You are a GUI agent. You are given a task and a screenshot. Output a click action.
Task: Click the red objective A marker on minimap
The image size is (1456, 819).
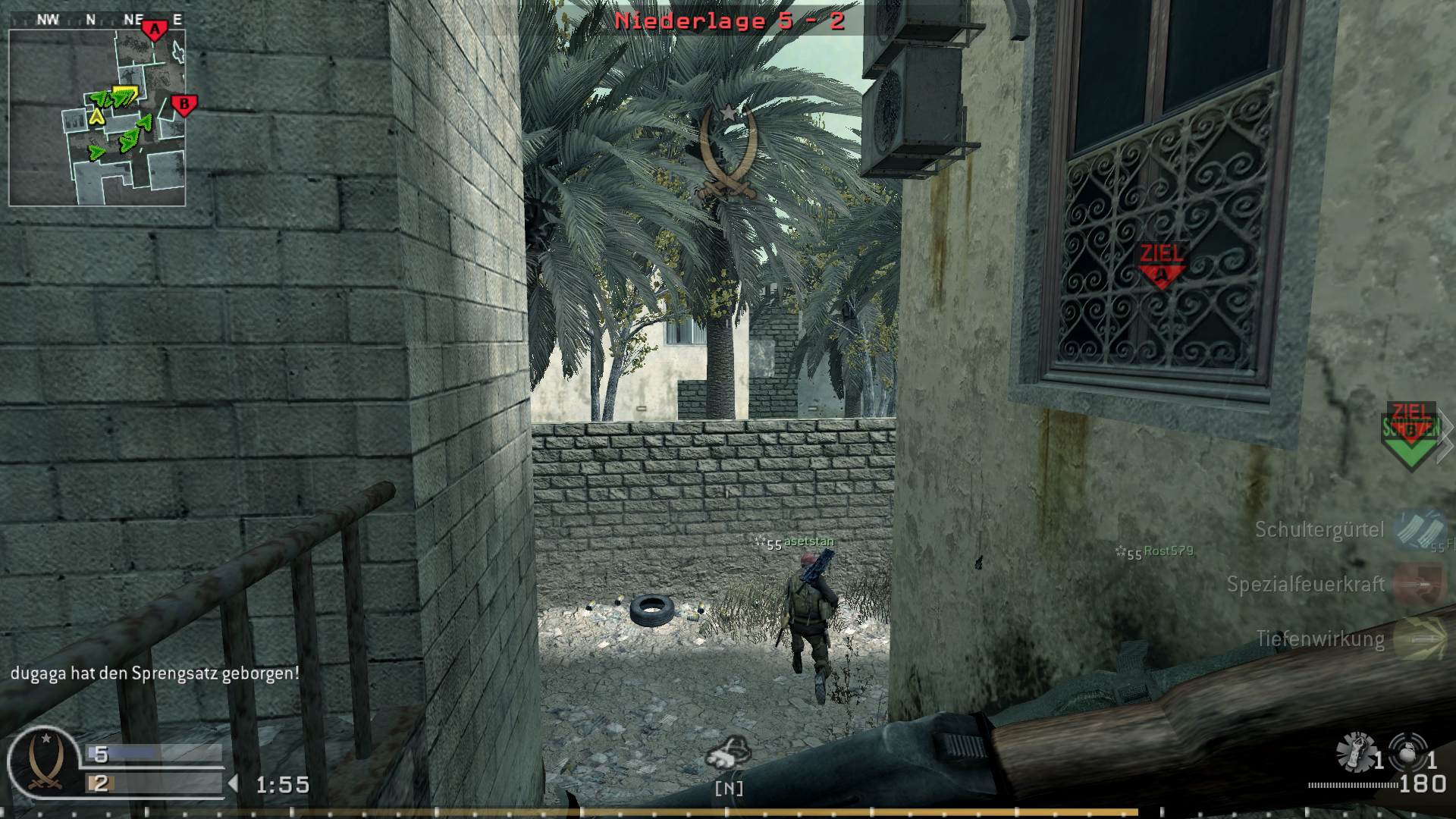[154, 29]
